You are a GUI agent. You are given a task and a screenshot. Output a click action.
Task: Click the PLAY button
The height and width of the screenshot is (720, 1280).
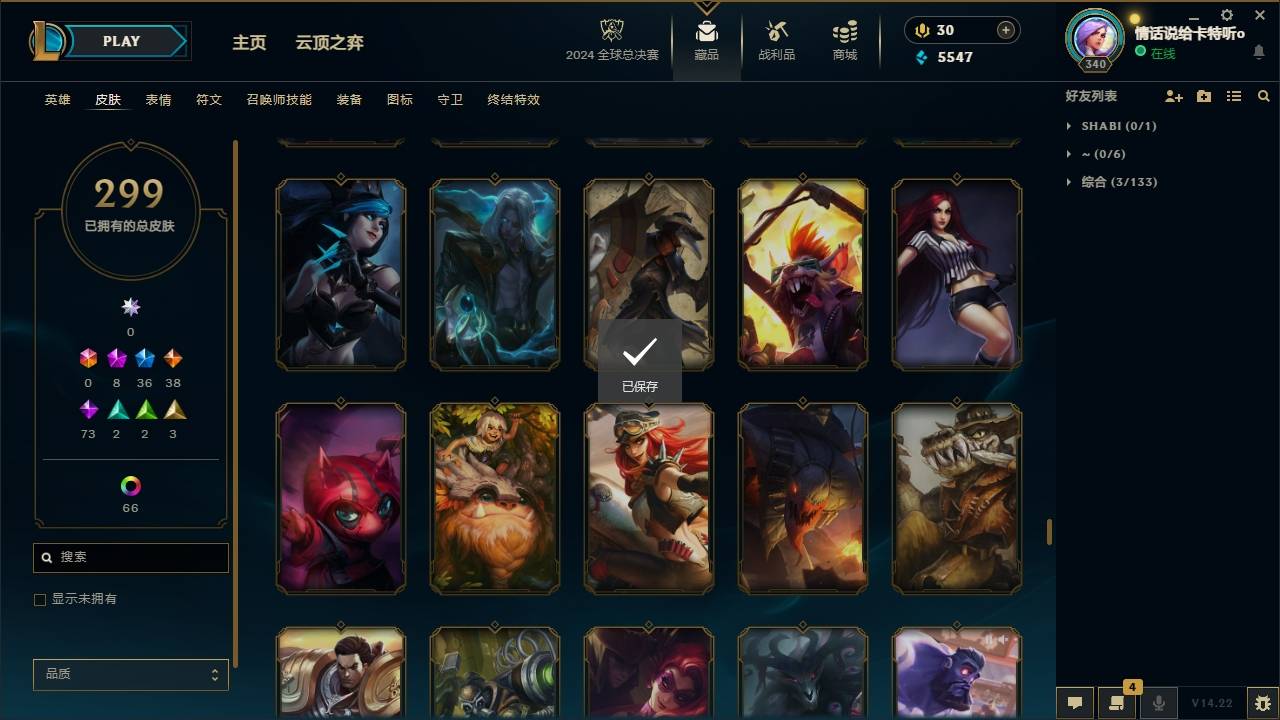[x=121, y=41]
